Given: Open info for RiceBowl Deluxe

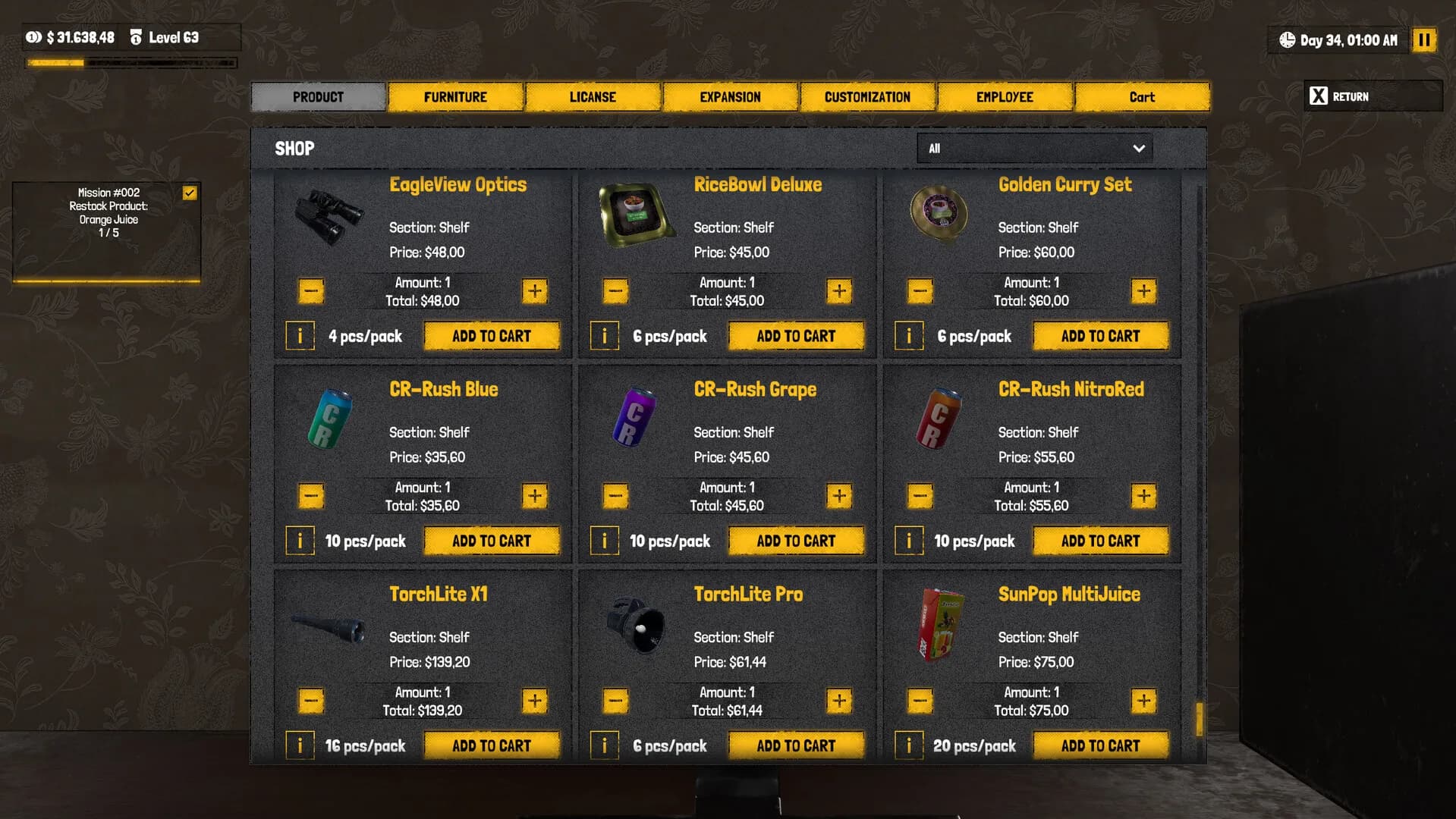Looking at the screenshot, I should click(604, 335).
